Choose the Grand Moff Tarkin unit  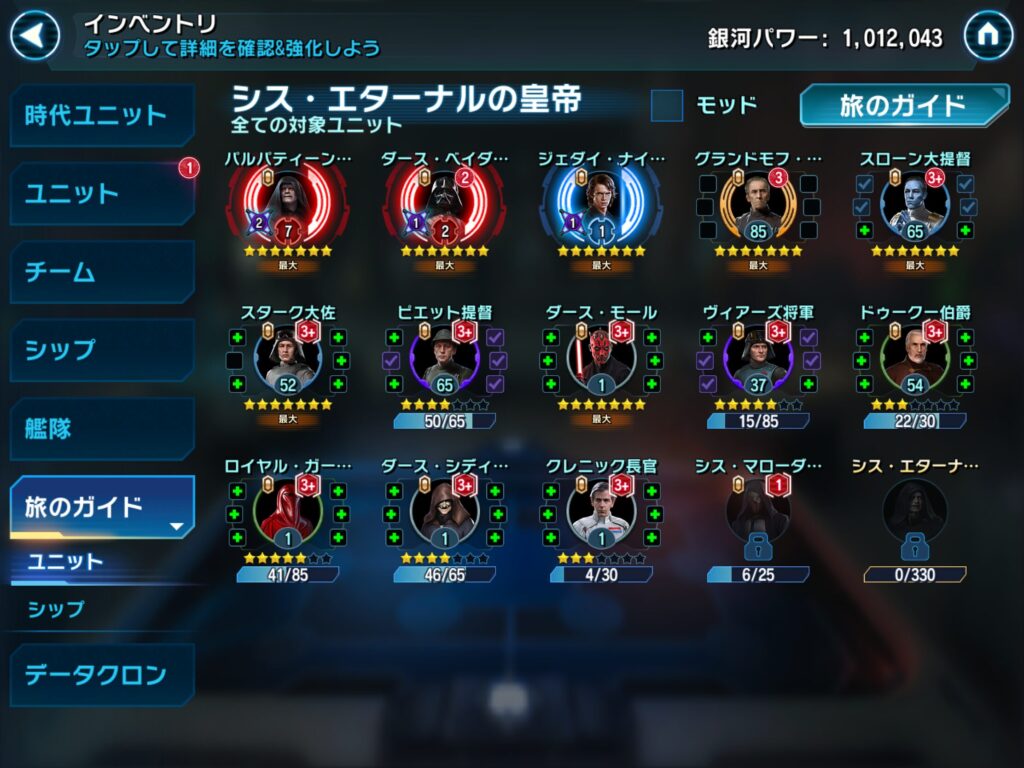pos(758,207)
